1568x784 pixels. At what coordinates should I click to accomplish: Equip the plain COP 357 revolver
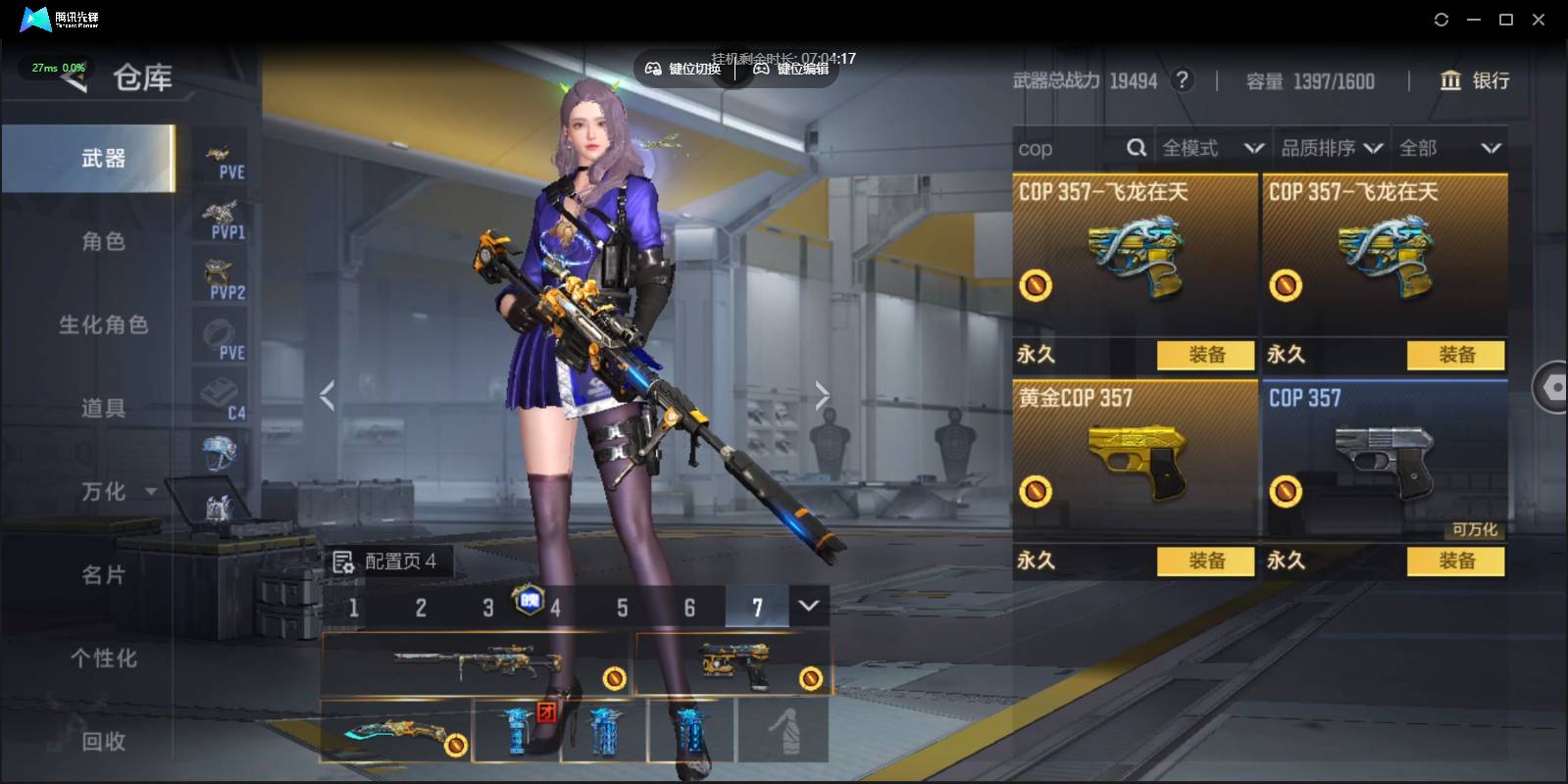[1456, 561]
